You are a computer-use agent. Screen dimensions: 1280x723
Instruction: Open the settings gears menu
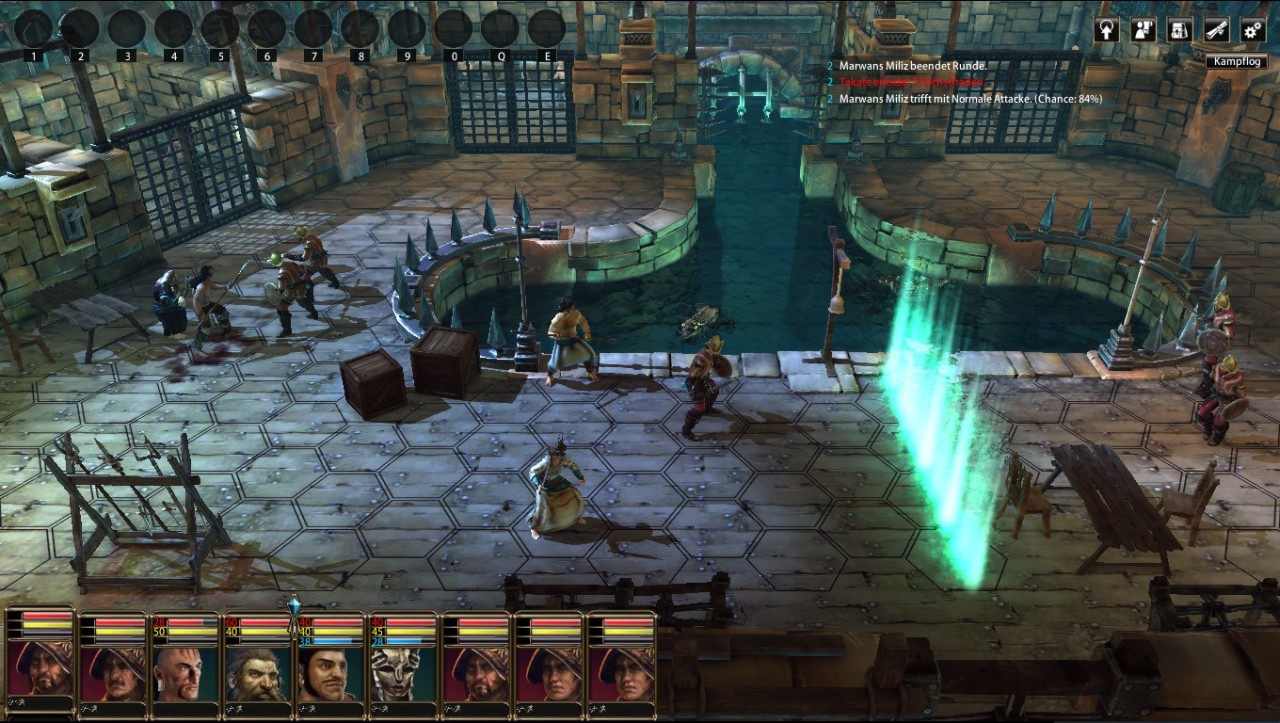coord(1252,30)
